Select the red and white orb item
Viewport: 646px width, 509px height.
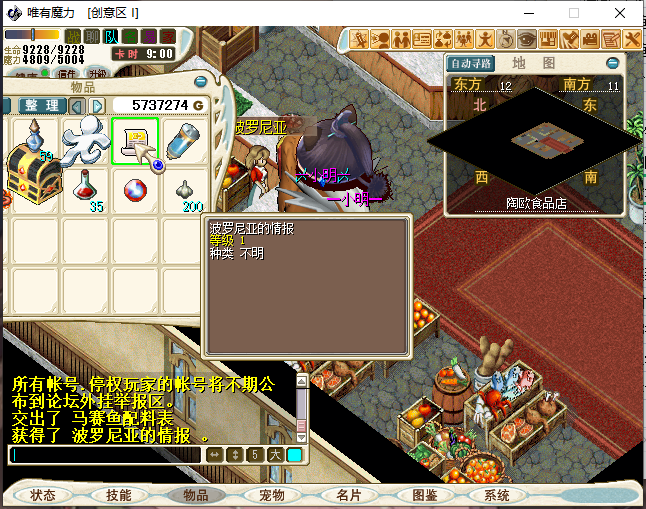click(135, 190)
